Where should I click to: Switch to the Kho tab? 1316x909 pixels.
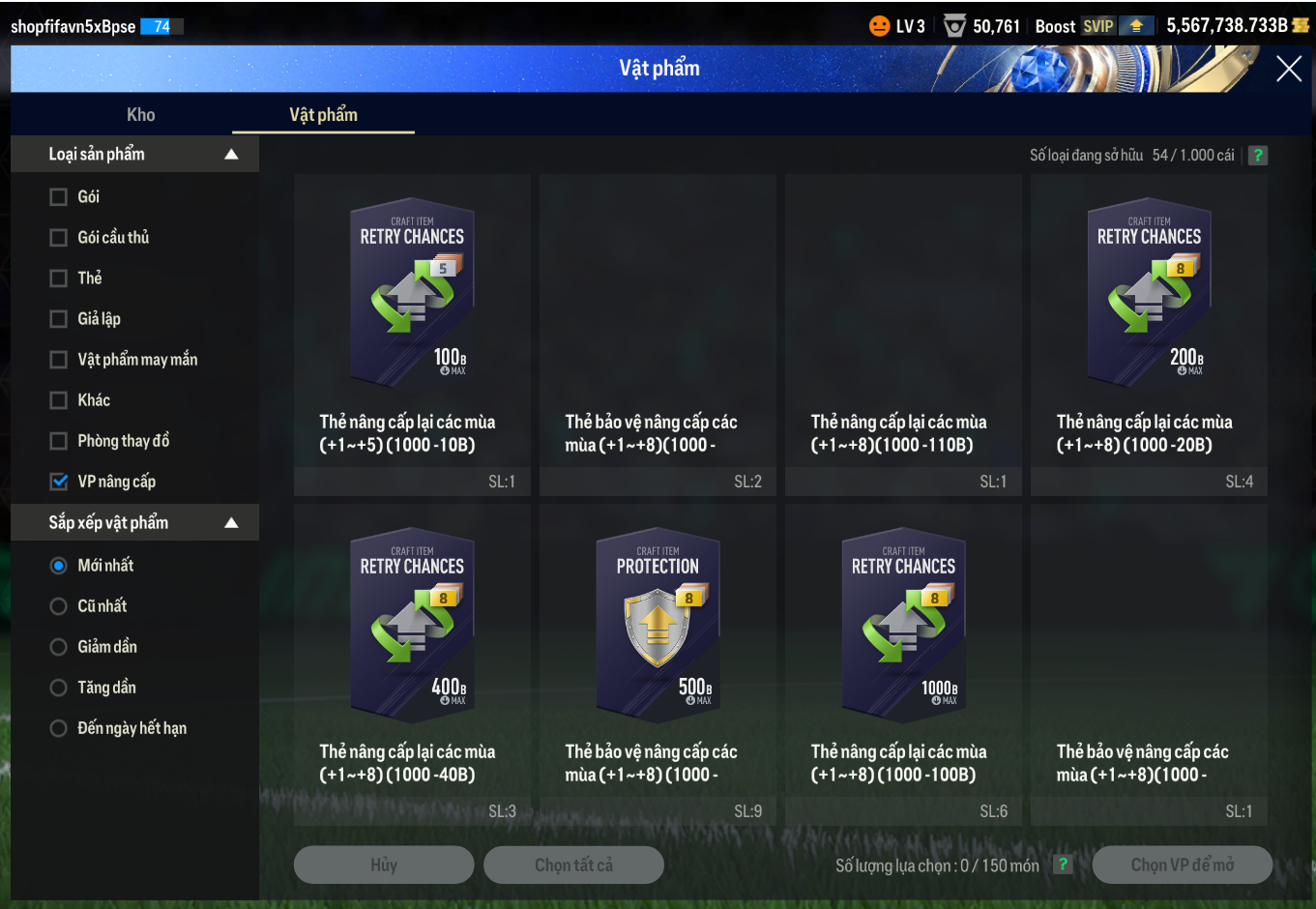point(140,115)
